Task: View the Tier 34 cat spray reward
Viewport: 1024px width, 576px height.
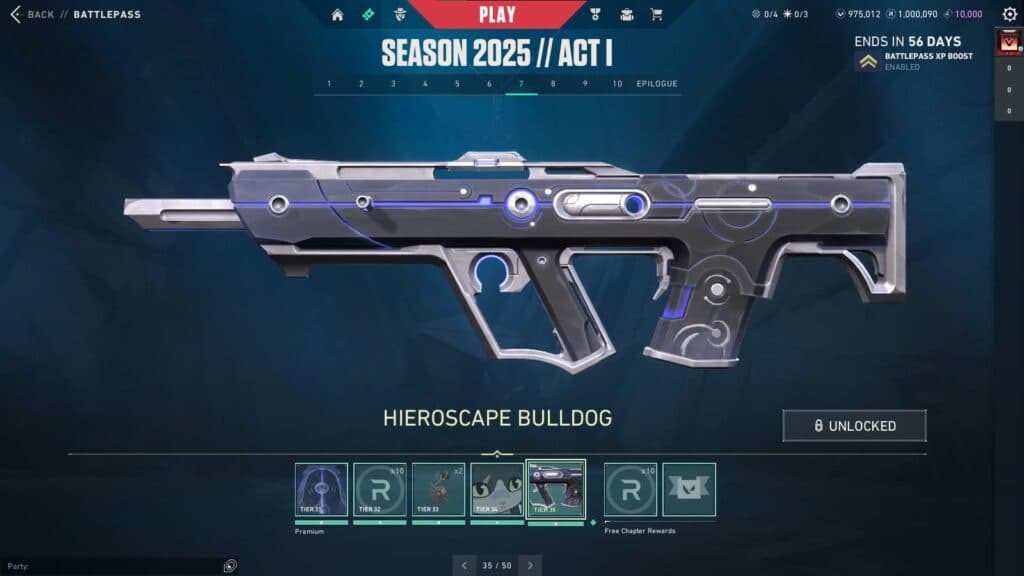Action: 497,489
